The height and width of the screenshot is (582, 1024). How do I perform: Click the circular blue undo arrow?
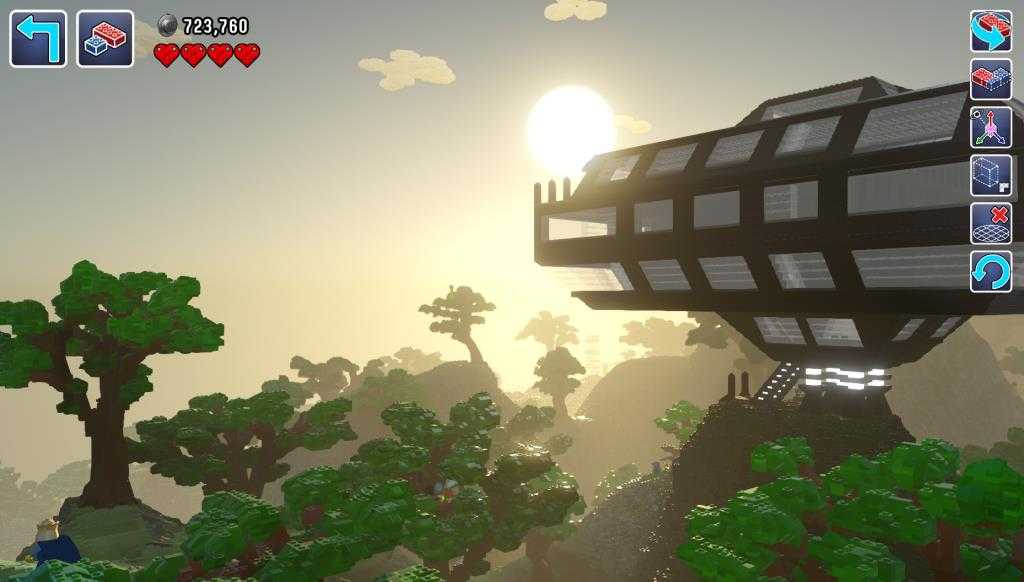(x=990, y=271)
